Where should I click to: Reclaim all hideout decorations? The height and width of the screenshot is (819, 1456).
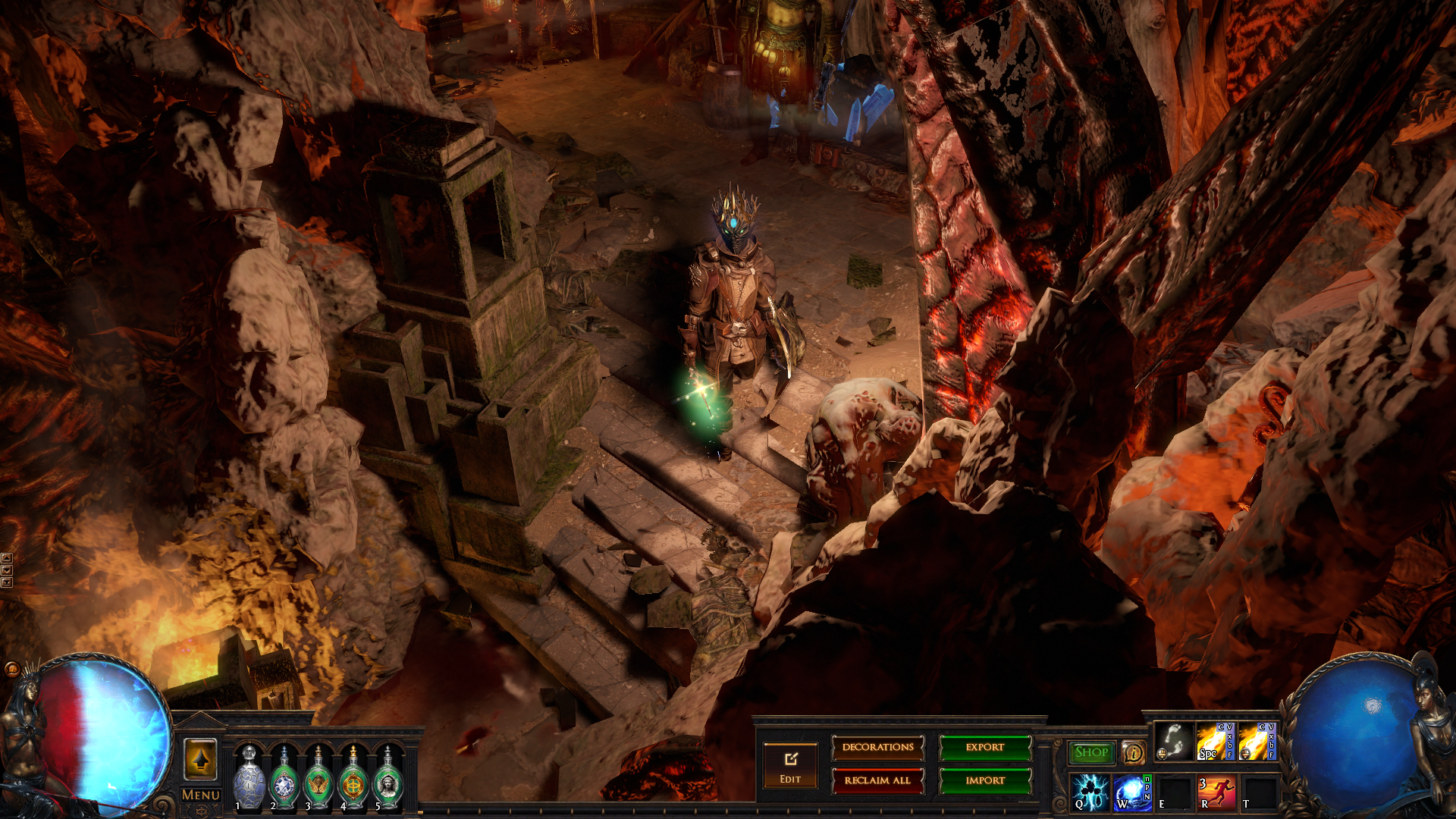(x=877, y=780)
